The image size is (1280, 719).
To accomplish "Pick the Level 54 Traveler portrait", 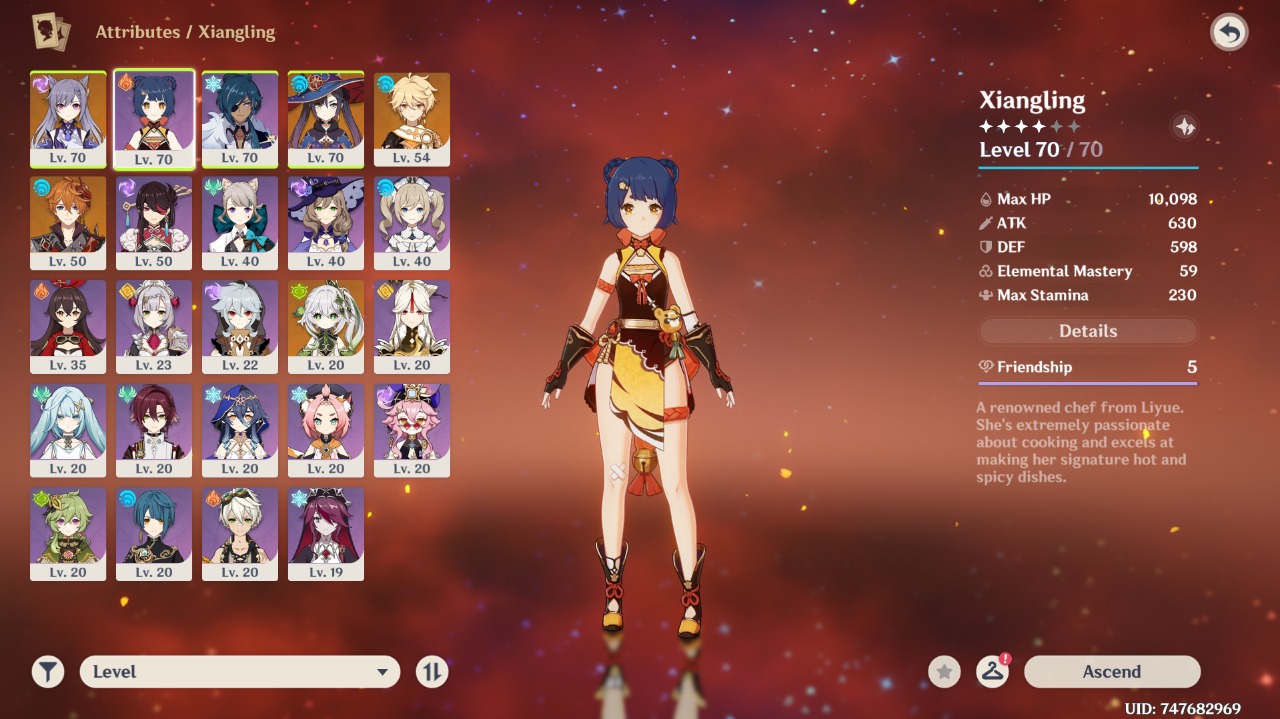I will (x=412, y=118).
